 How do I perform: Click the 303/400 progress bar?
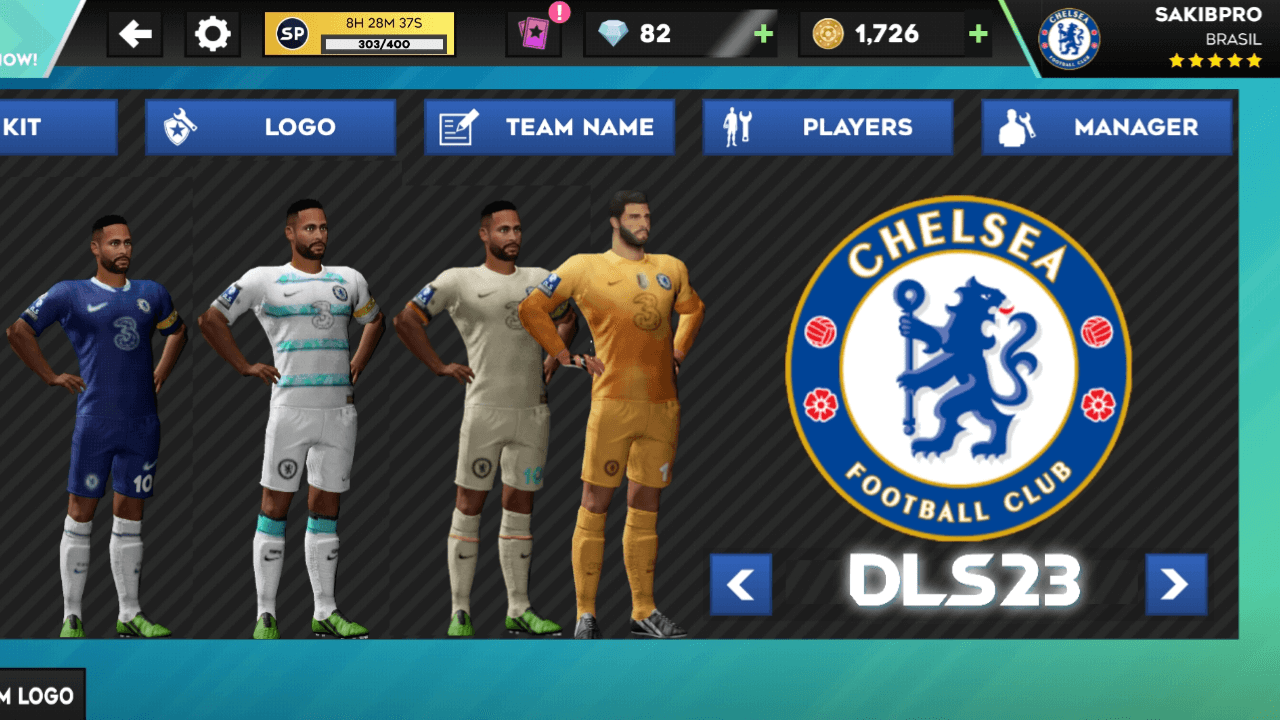pos(385,42)
